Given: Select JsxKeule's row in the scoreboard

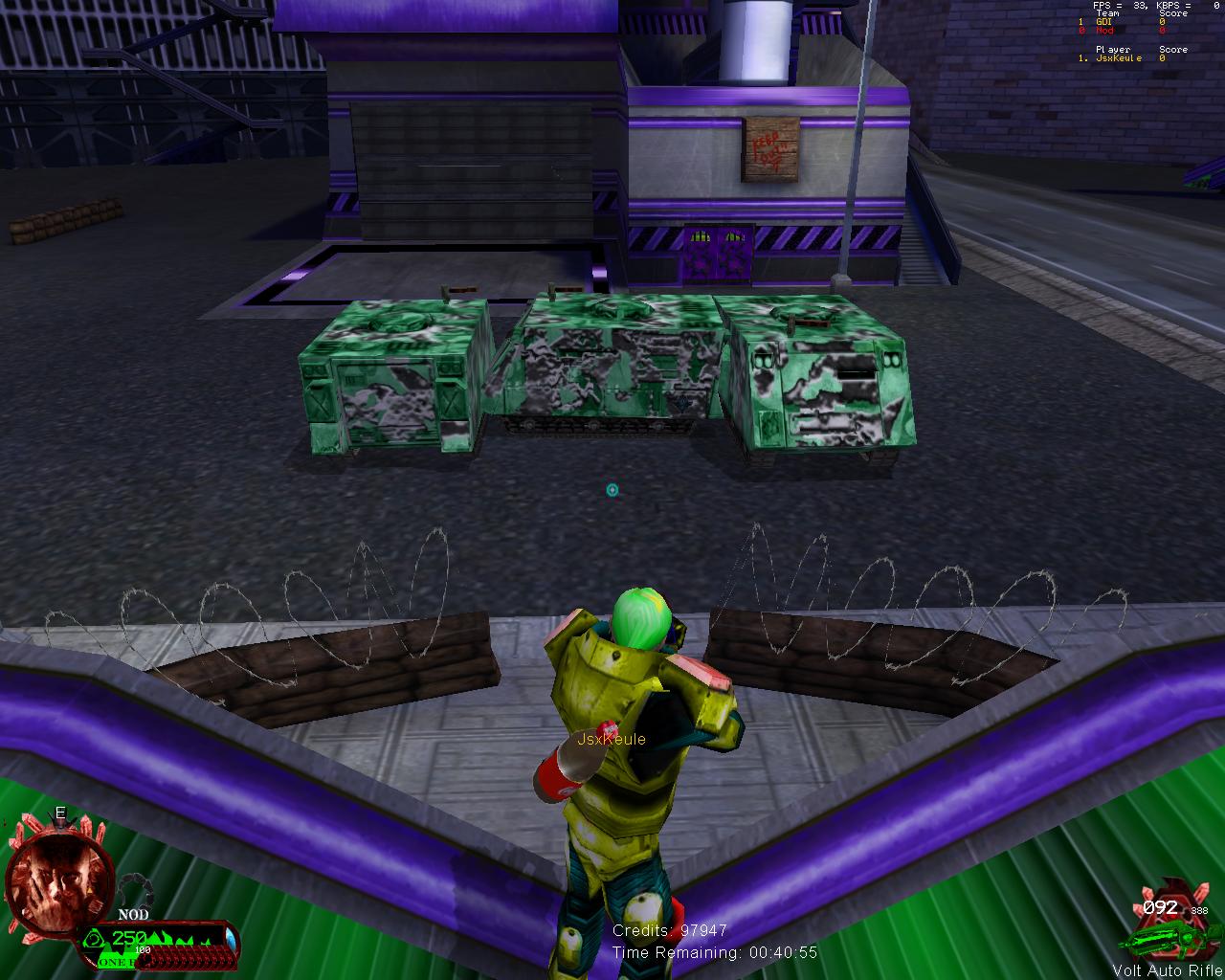Looking at the screenshot, I should (x=1121, y=58).
